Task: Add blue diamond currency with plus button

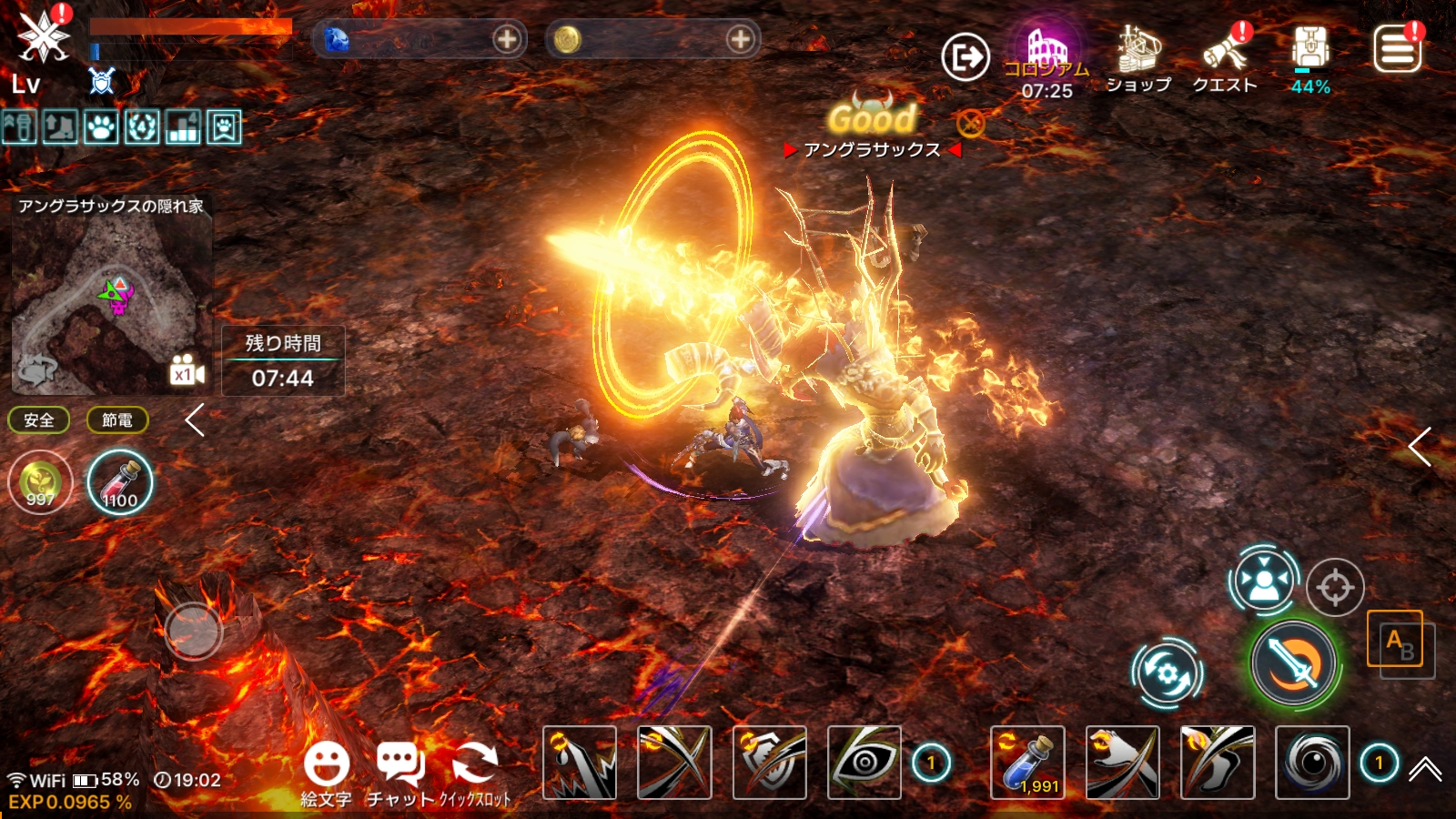Action: coord(507,39)
